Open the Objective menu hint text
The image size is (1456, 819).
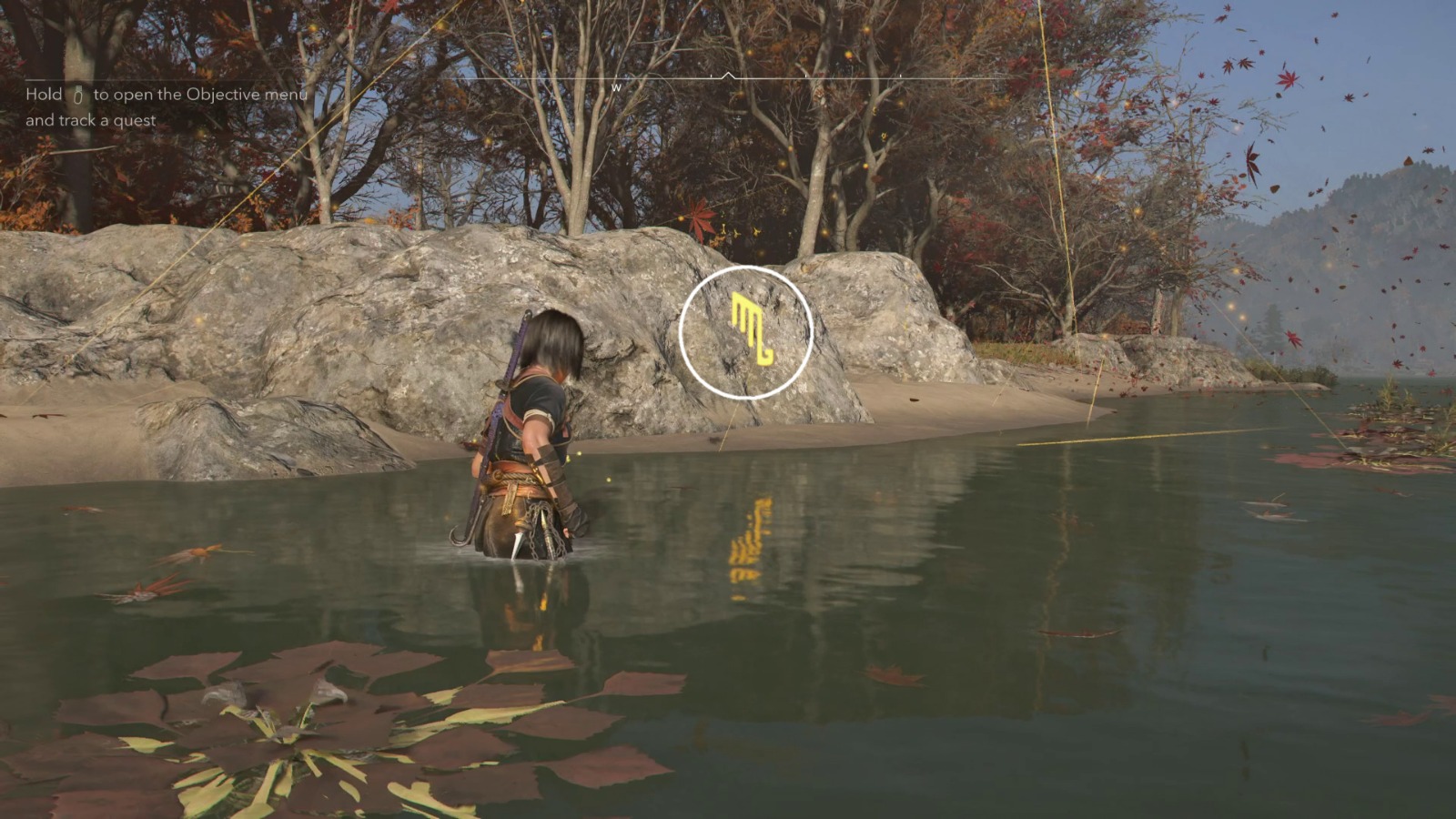point(164,94)
